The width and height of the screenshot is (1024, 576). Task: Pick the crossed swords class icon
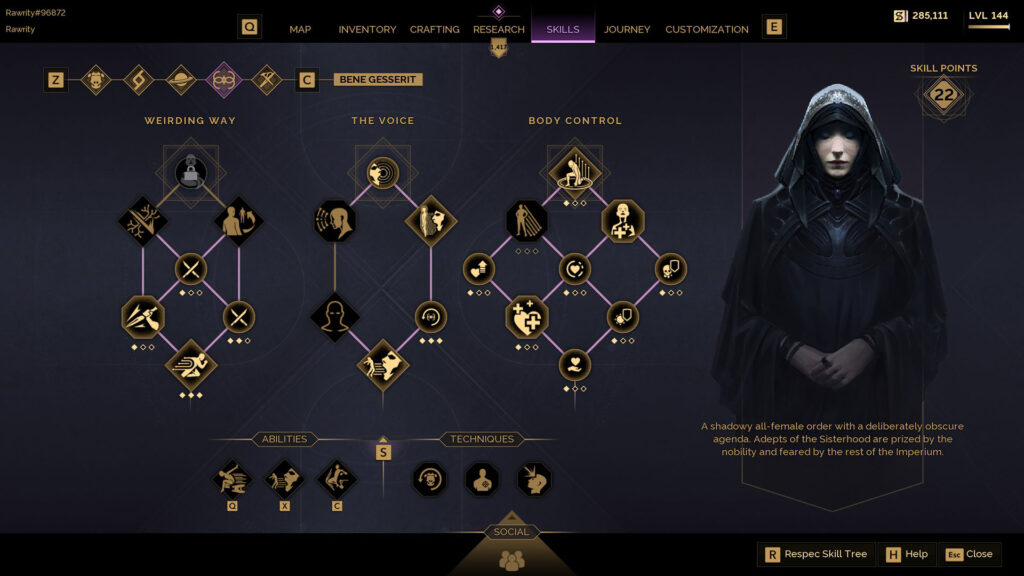[266, 80]
